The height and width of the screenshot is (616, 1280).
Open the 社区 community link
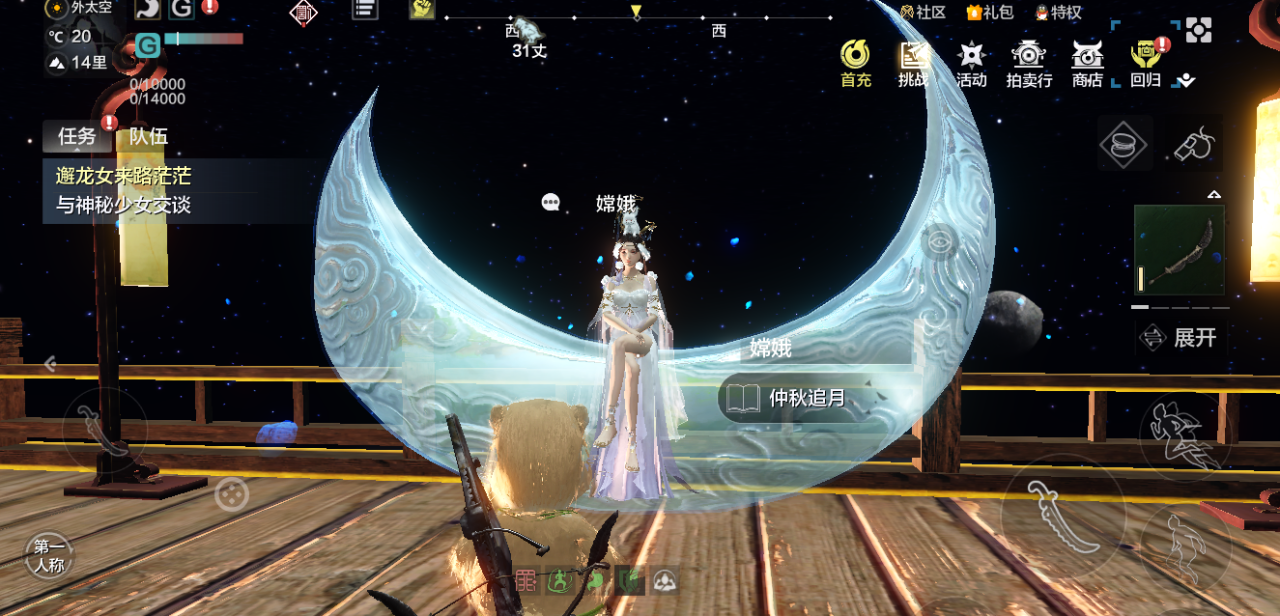(x=922, y=12)
